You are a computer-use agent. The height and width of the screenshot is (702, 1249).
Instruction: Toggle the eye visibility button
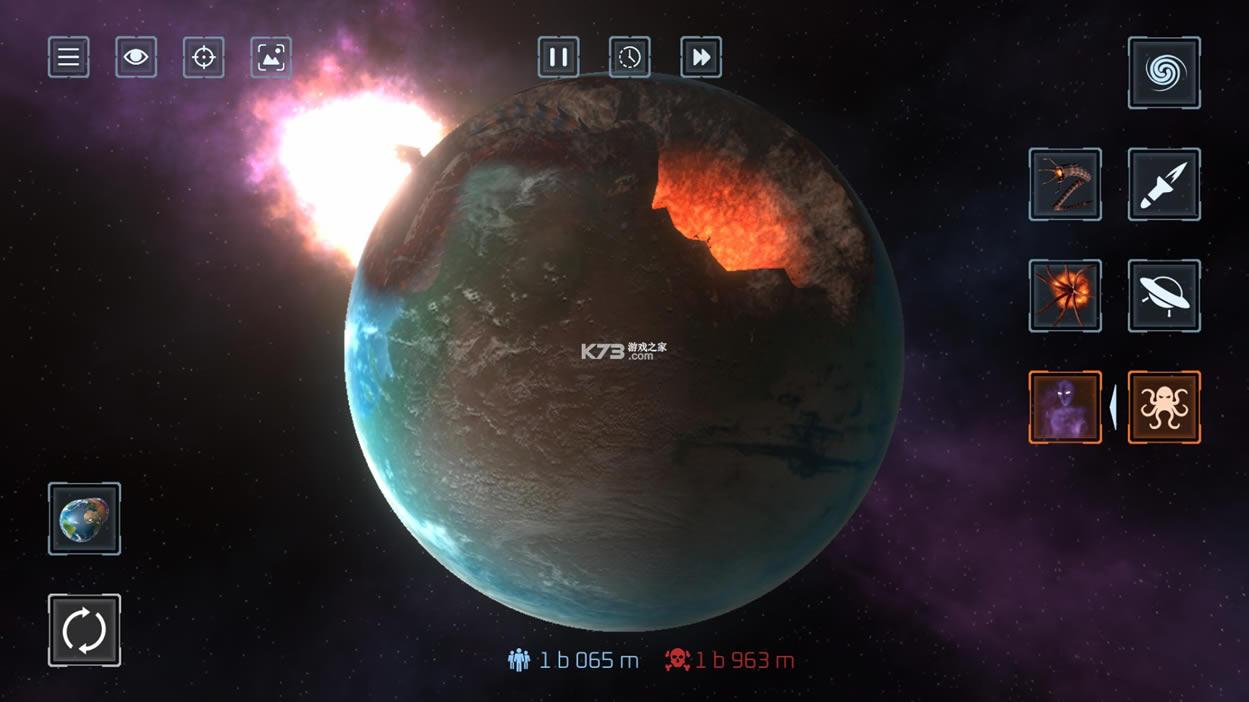click(x=136, y=58)
